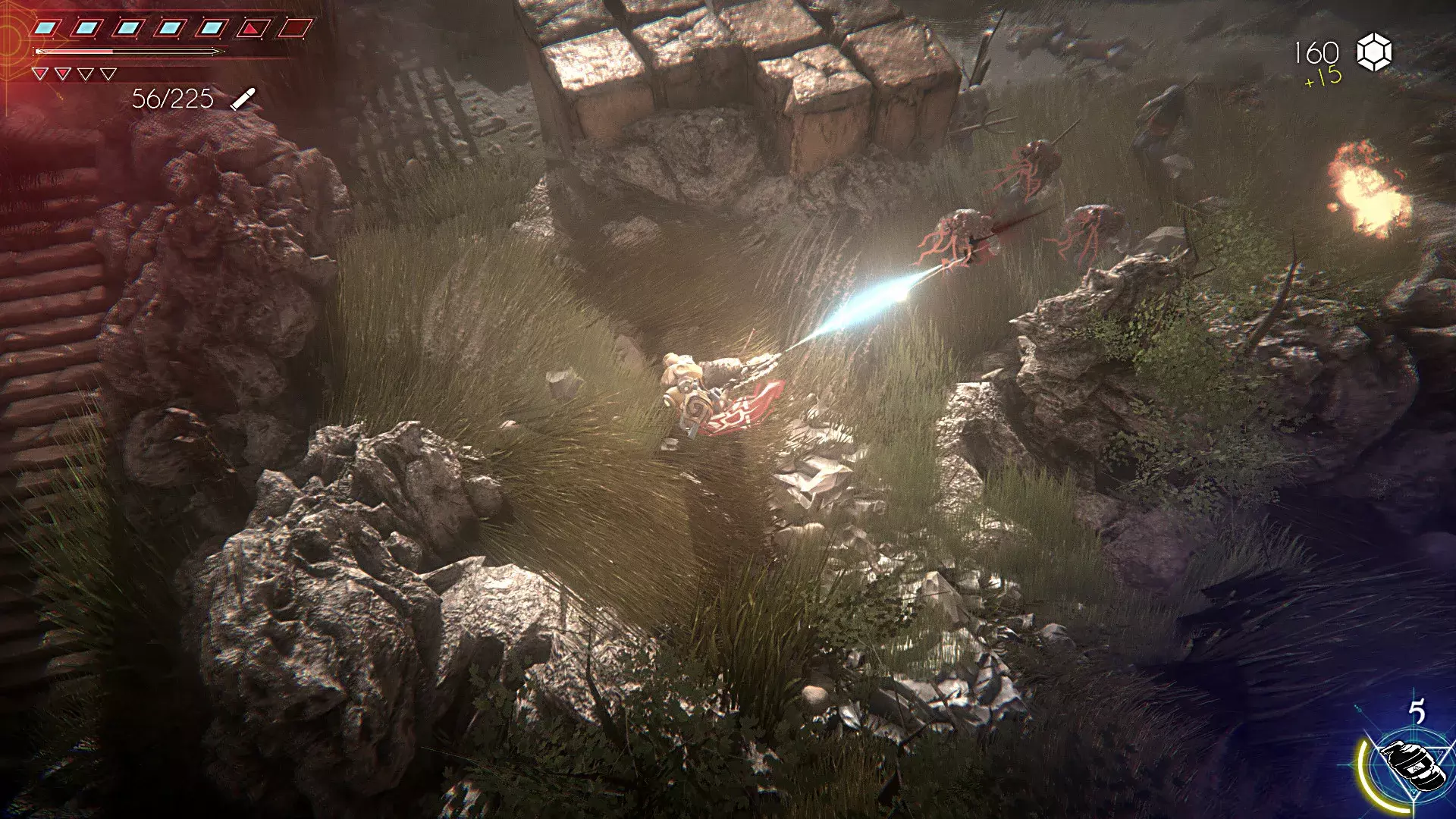
Task: Click the bullet ammo type icon
Action: point(243,99)
